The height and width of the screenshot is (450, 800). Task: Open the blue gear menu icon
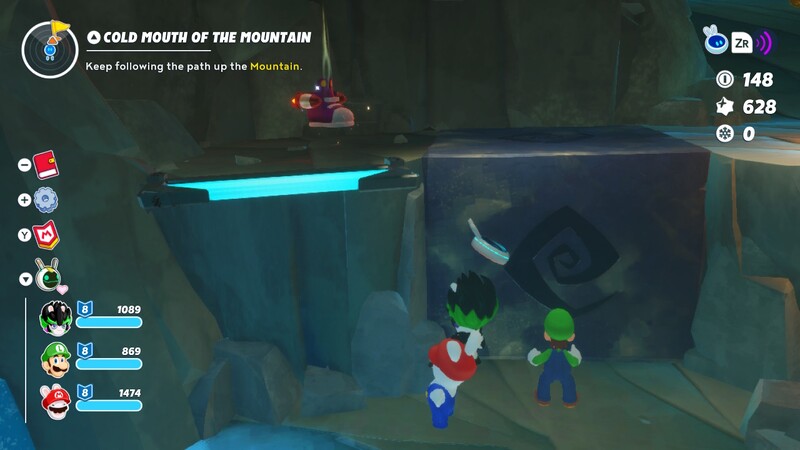46,199
